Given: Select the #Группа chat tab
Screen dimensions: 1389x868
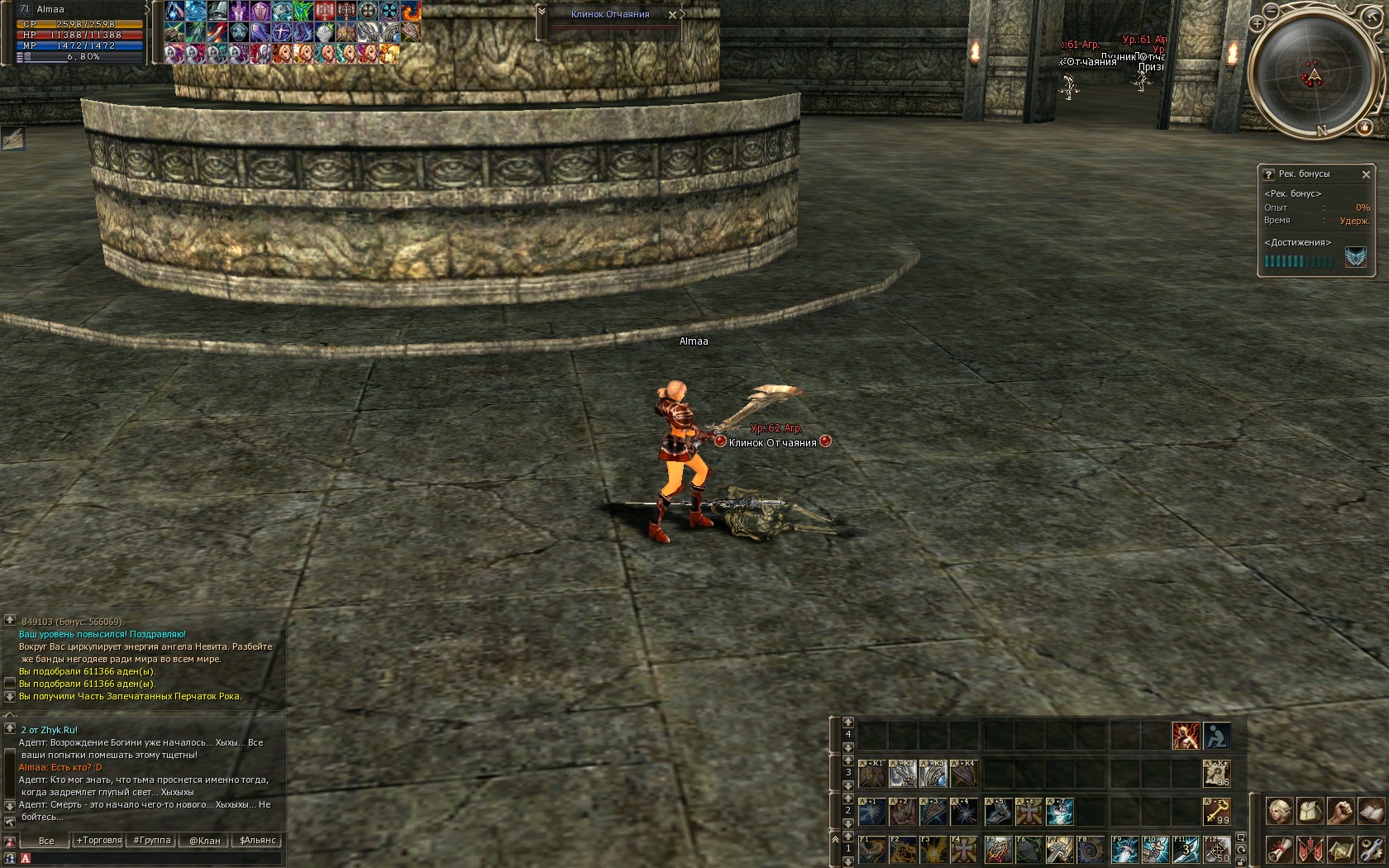Looking at the screenshot, I should click(x=152, y=841).
